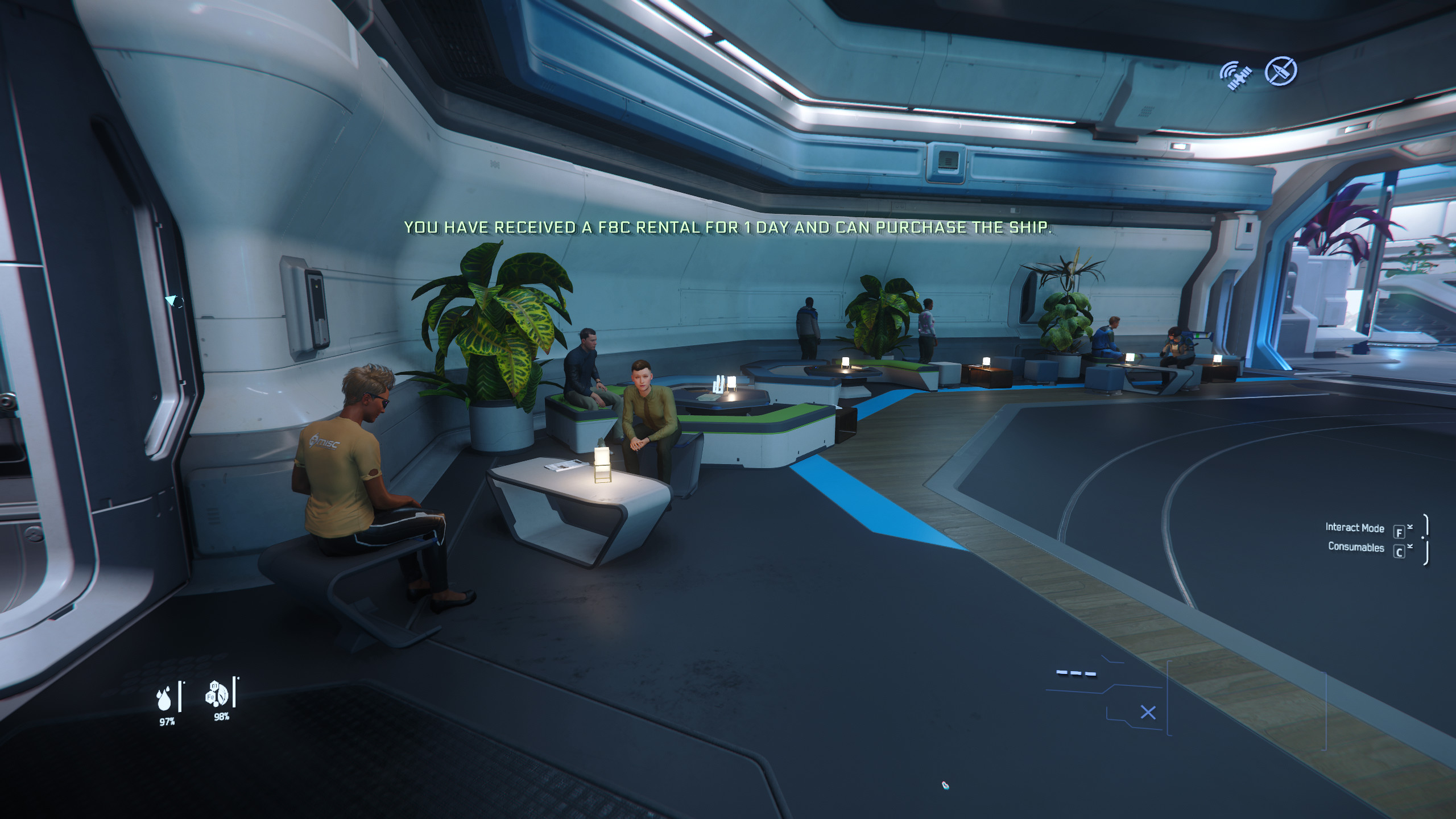Click the water droplet hydration icon
1456x819 pixels.
(164, 698)
